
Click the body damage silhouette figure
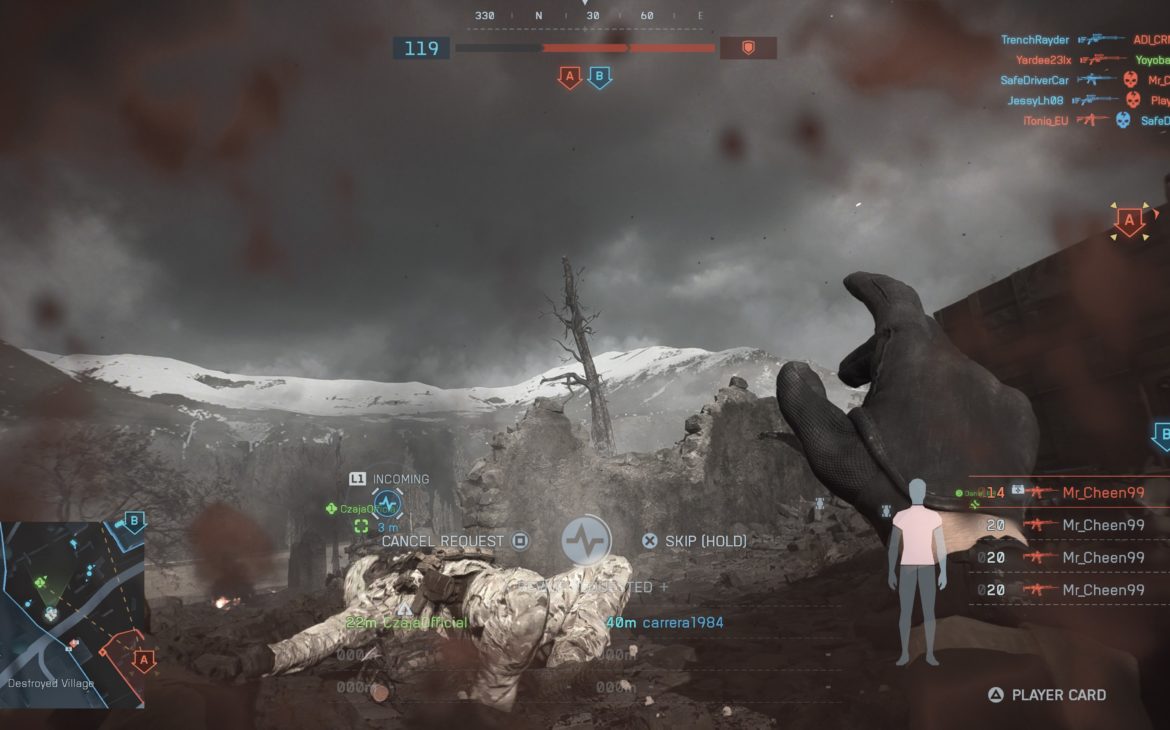click(917, 572)
